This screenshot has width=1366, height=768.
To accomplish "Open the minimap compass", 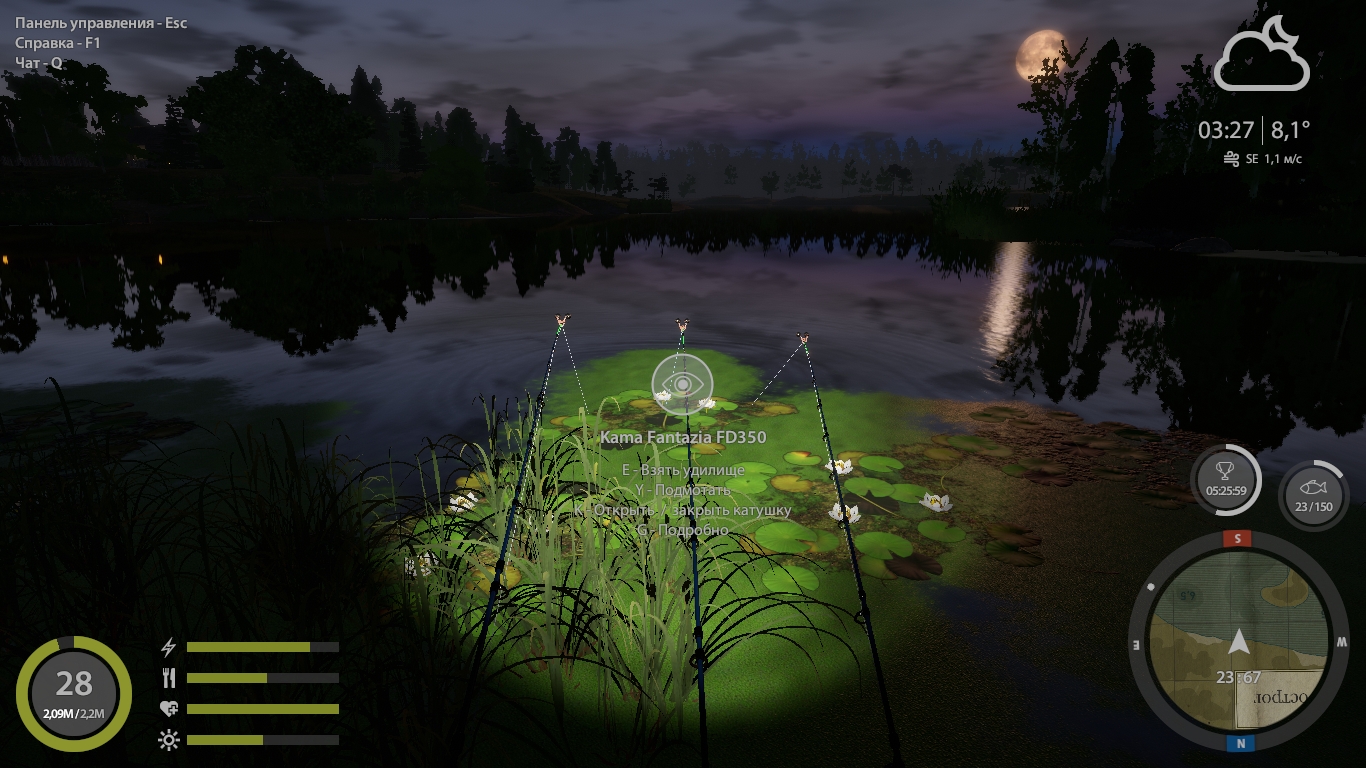I will click(1238, 643).
